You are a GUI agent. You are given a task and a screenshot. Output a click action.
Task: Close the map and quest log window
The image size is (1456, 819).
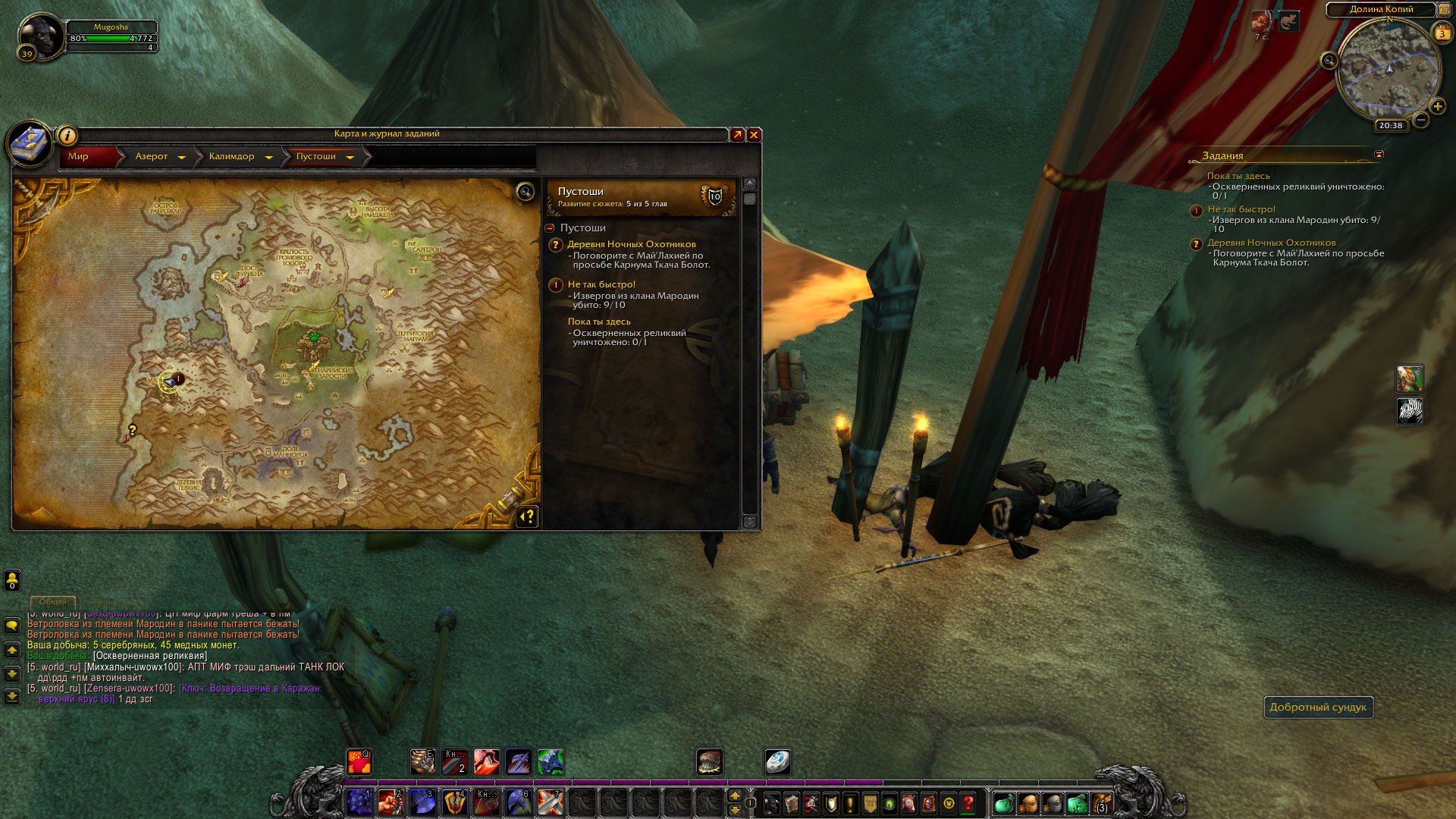(754, 135)
